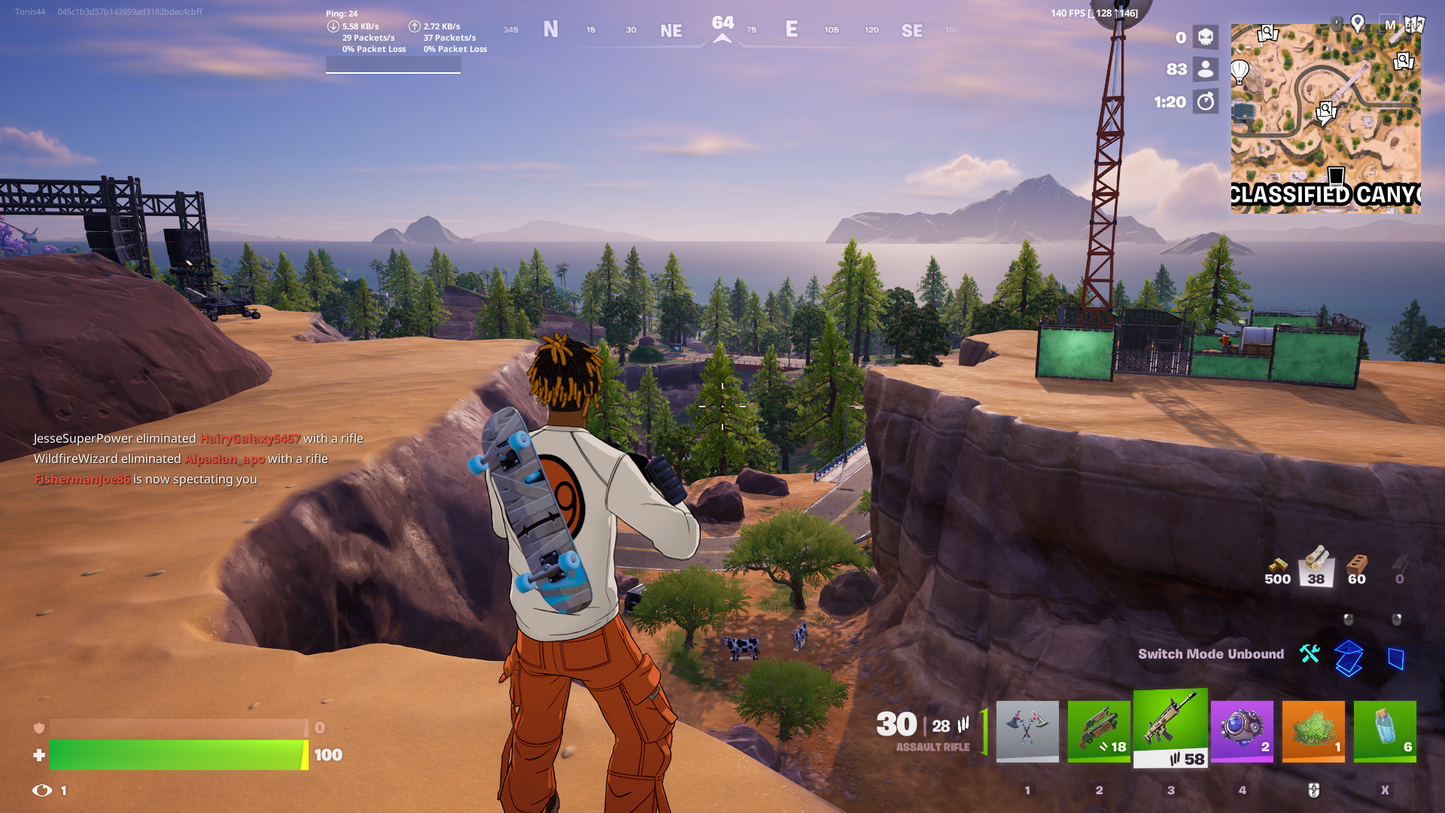The height and width of the screenshot is (813, 1445).
Task: Choose the blue wall build piece
Action: tap(1396, 657)
